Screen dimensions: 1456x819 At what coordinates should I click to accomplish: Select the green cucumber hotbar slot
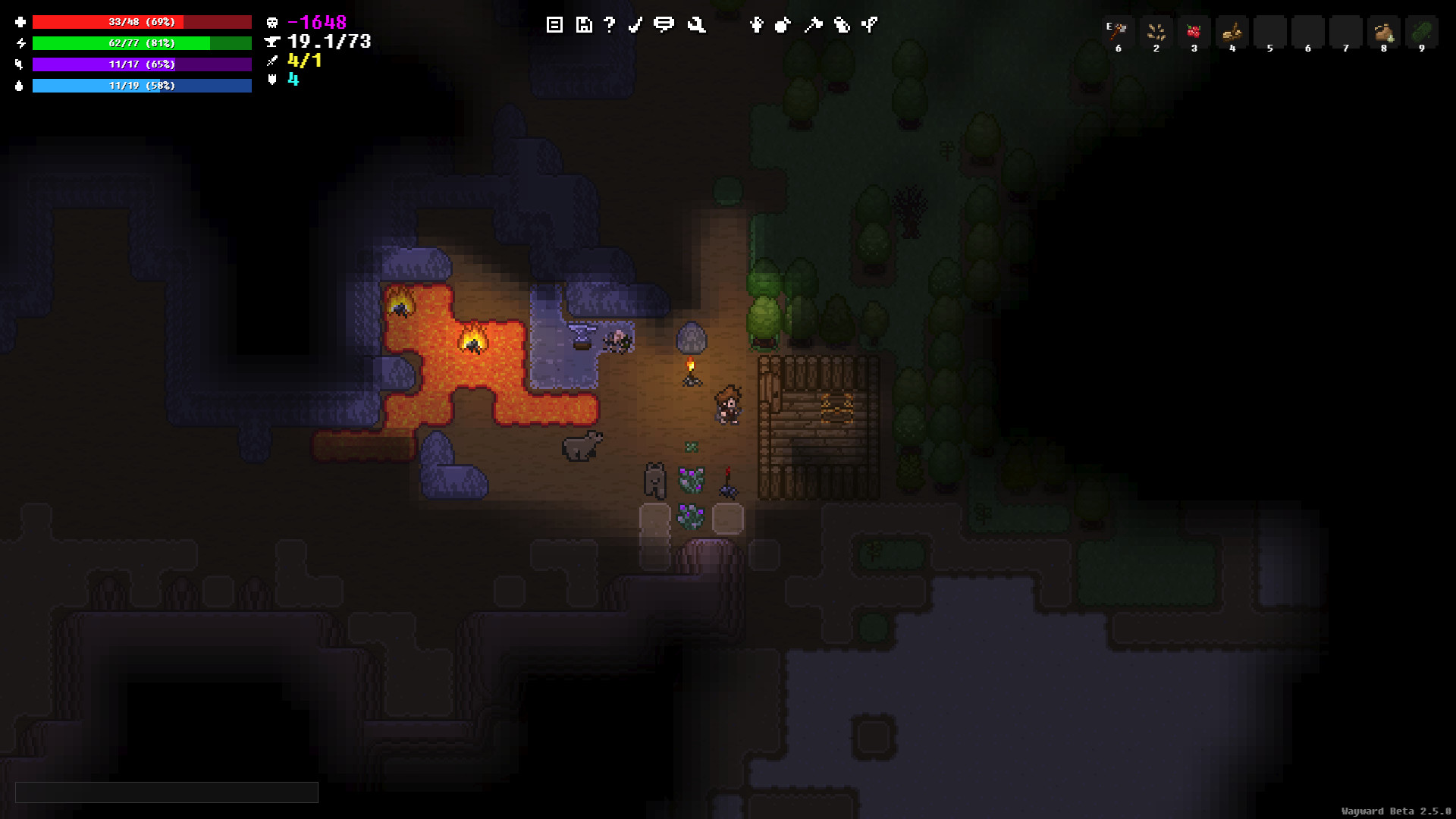coord(1422,33)
